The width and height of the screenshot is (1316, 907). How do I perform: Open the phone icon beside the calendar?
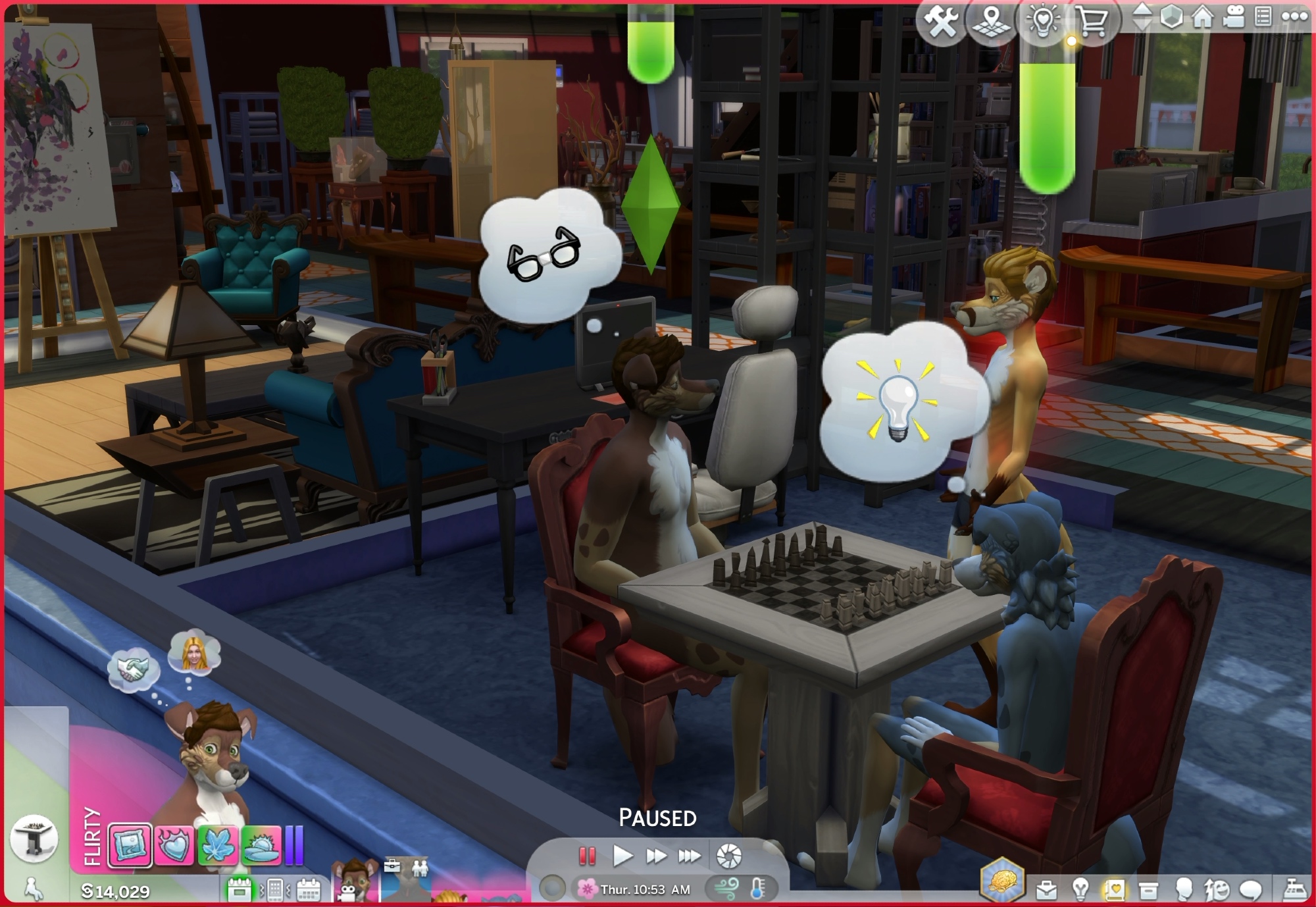tap(275, 891)
